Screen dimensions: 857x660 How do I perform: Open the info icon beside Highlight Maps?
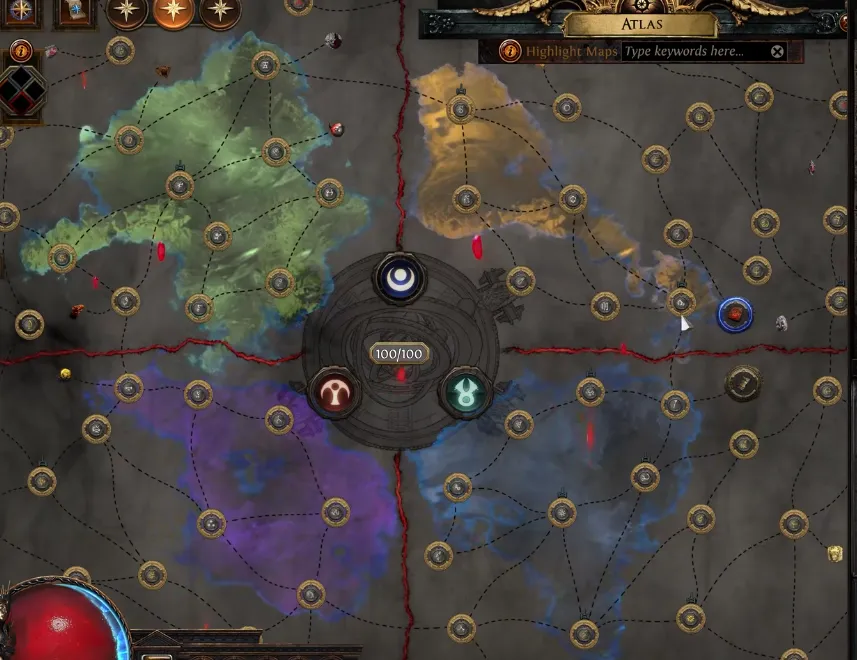click(510, 51)
